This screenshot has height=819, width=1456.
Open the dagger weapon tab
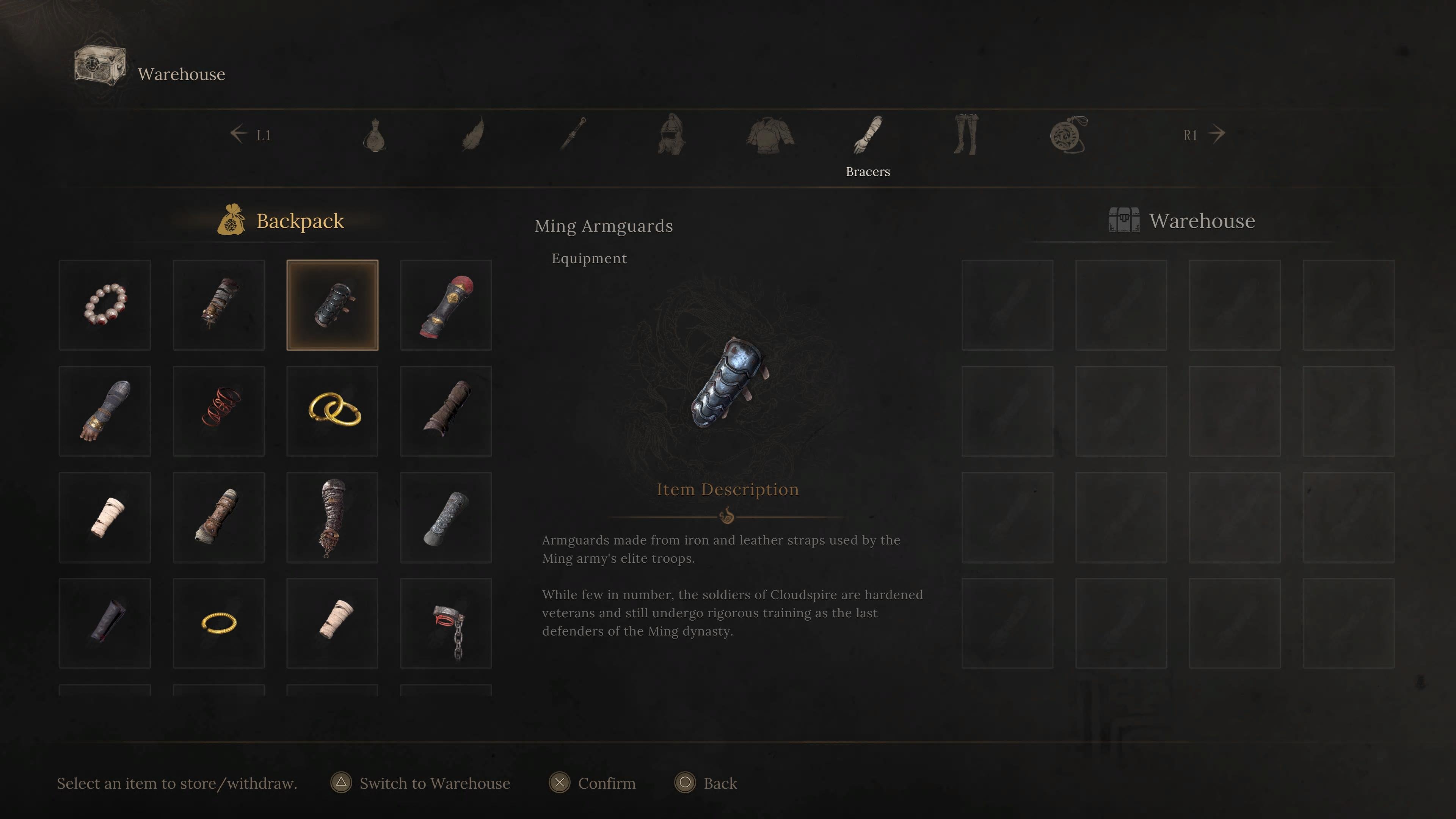point(573,135)
